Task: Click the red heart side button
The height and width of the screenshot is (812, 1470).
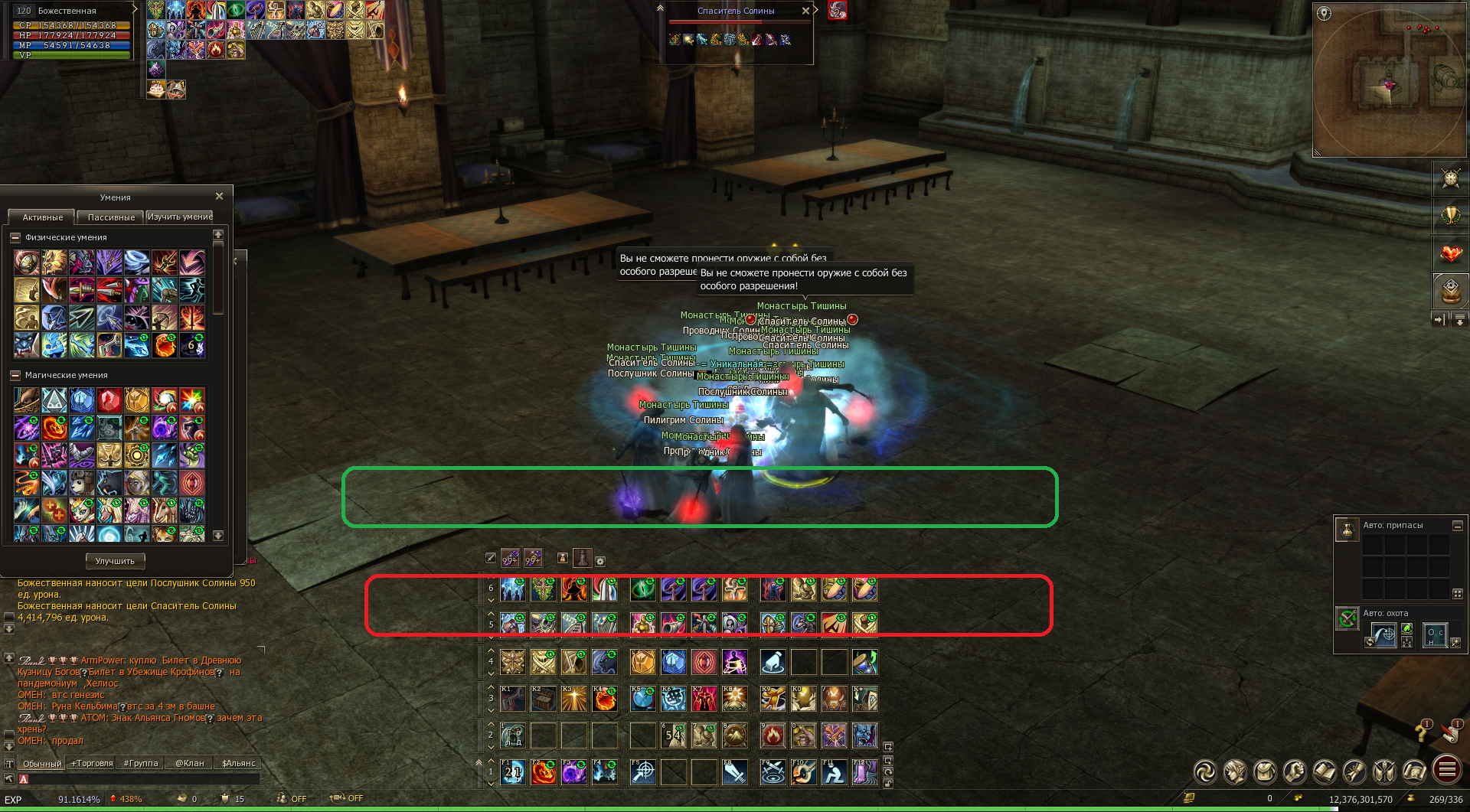Action: click(x=1450, y=253)
